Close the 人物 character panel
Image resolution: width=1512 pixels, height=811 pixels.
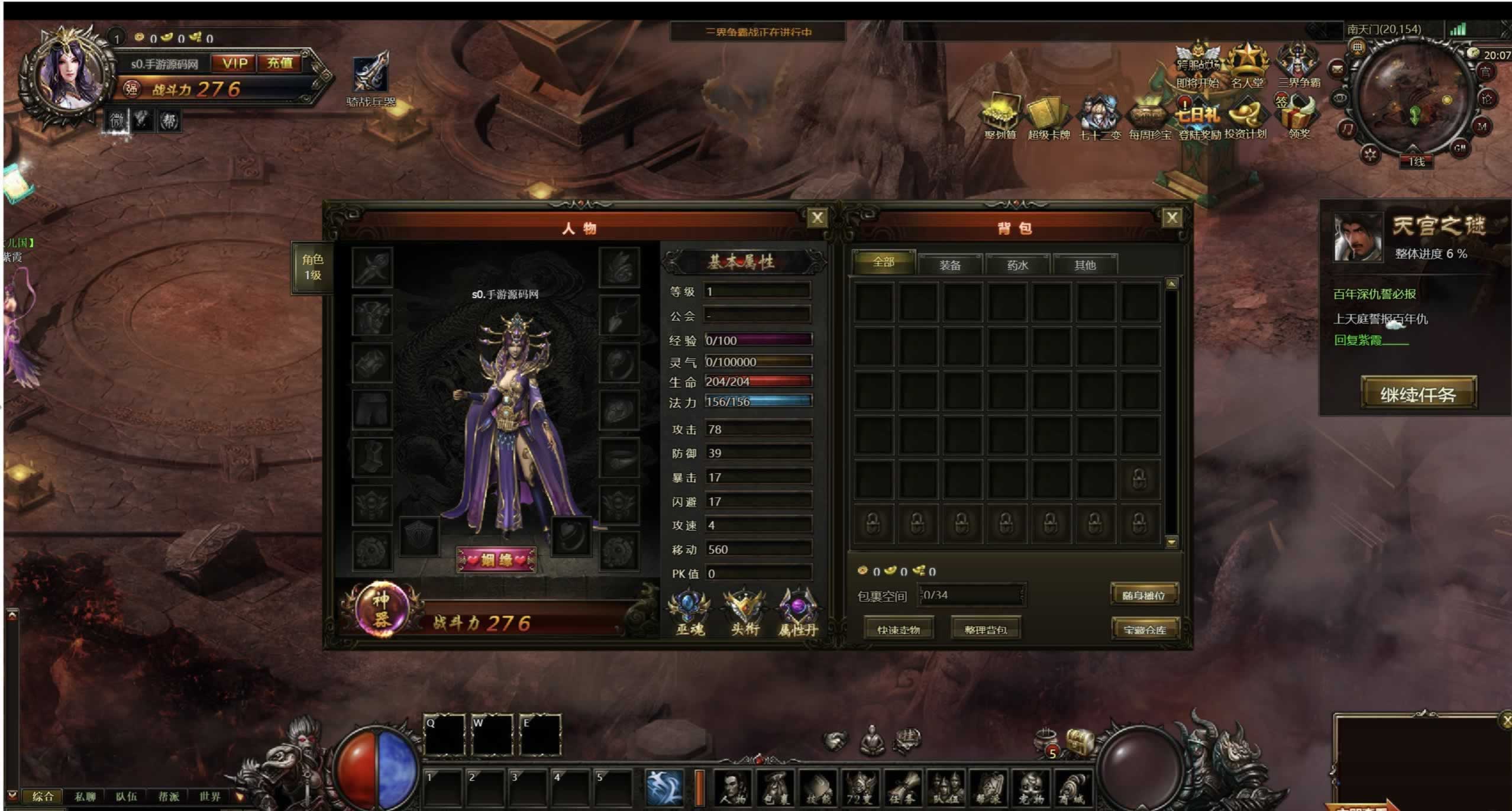coord(817,218)
